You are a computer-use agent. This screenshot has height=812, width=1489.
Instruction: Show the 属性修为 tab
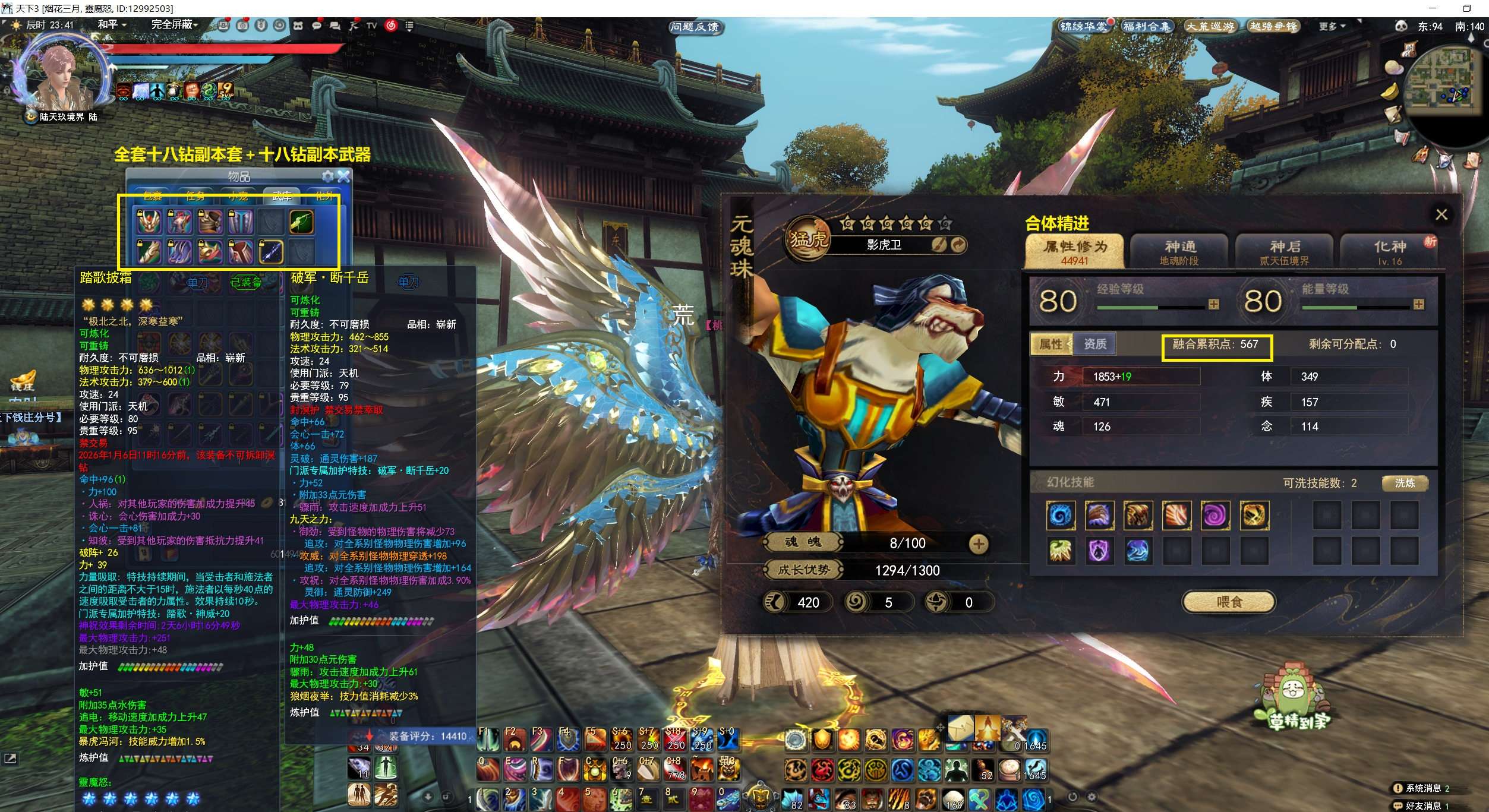tap(1075, 252)
